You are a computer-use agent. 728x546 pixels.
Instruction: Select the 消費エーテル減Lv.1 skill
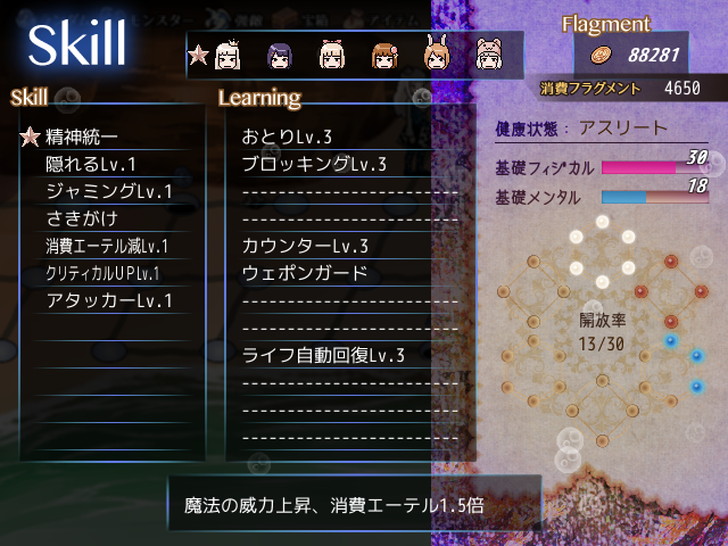click(x=107, y=245)
